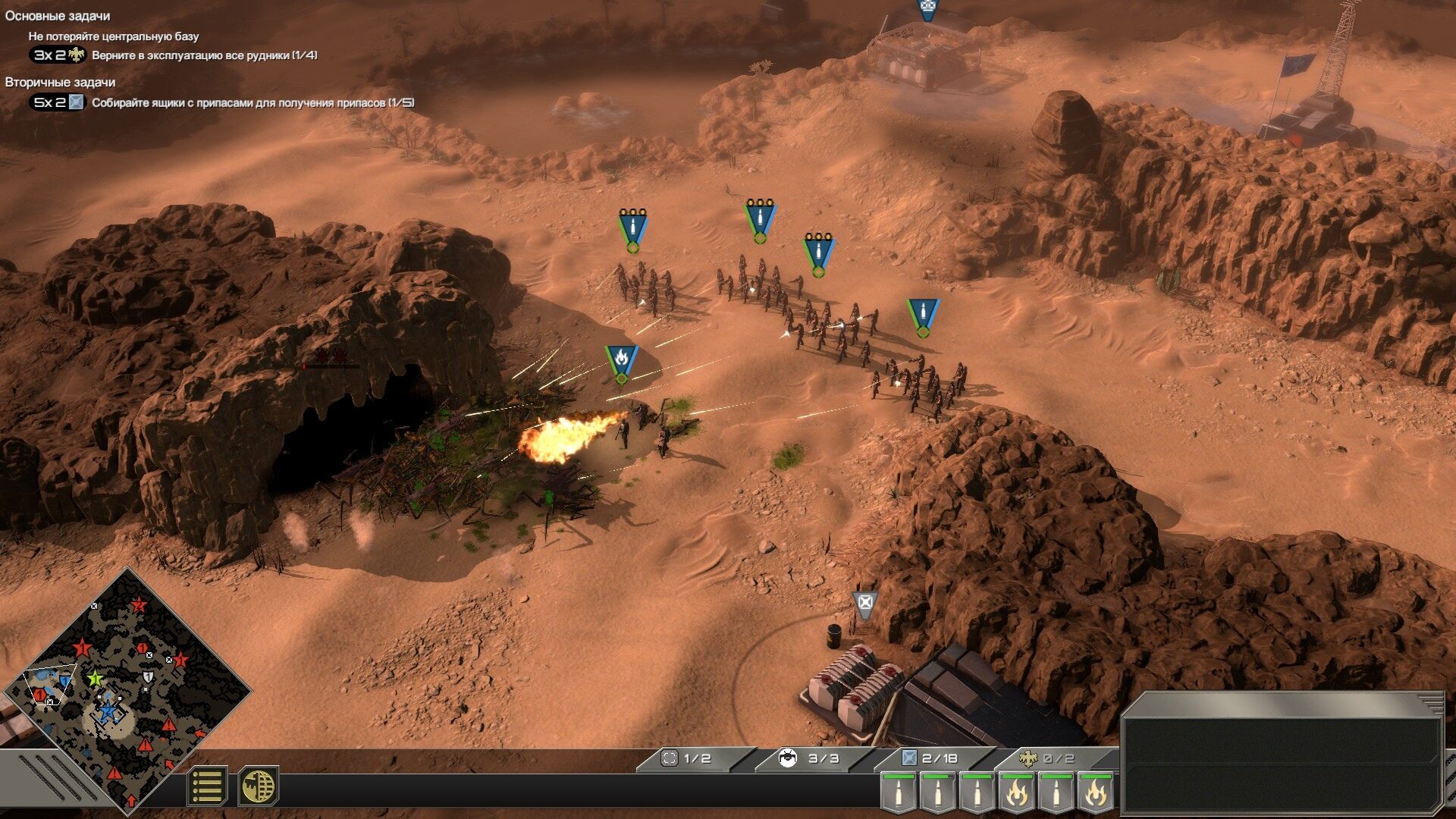Select the green star marker on minimap
Screen dimensions: 1456x819
pyautogui.click(x=95, y=678)
